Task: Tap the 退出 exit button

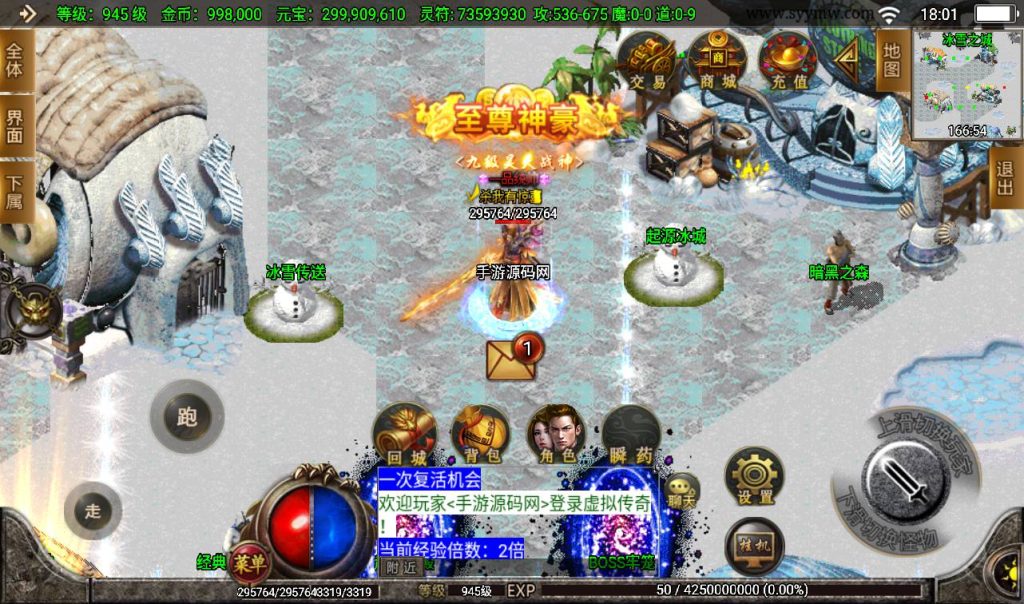Action: [x=1006, y=182]
